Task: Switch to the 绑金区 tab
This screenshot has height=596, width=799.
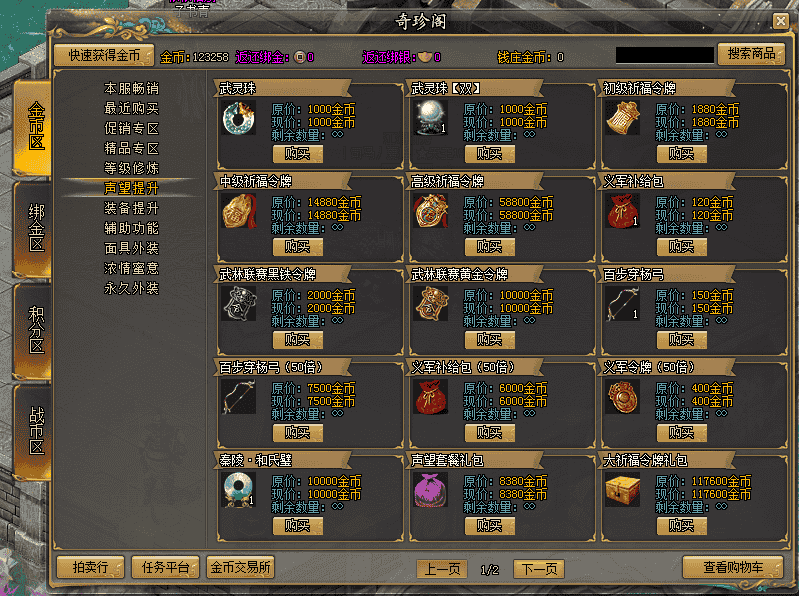Action: pos(36,230)
